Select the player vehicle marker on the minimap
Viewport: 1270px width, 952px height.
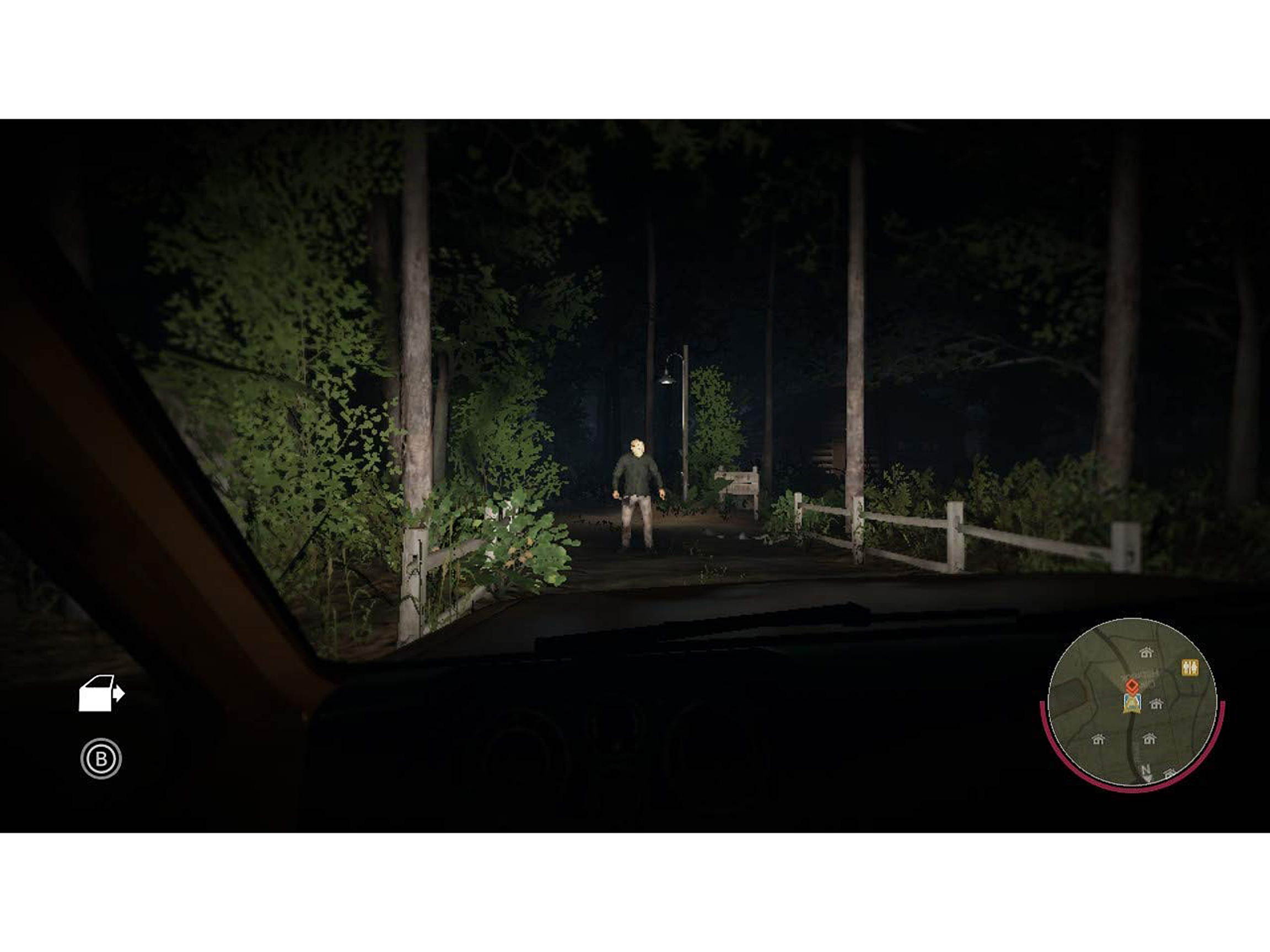point(1133,705)
